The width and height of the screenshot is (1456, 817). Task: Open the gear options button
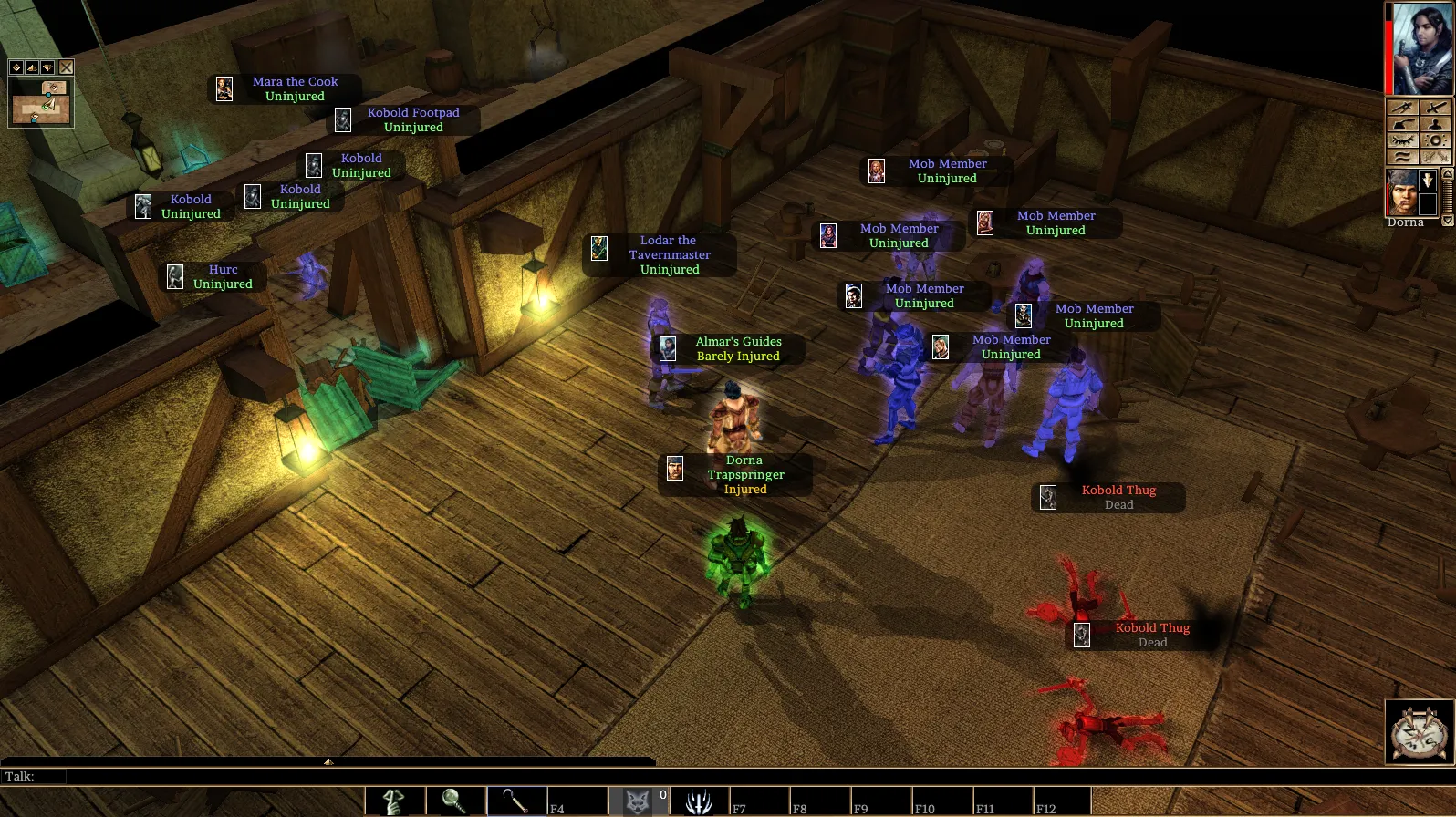1436,140
